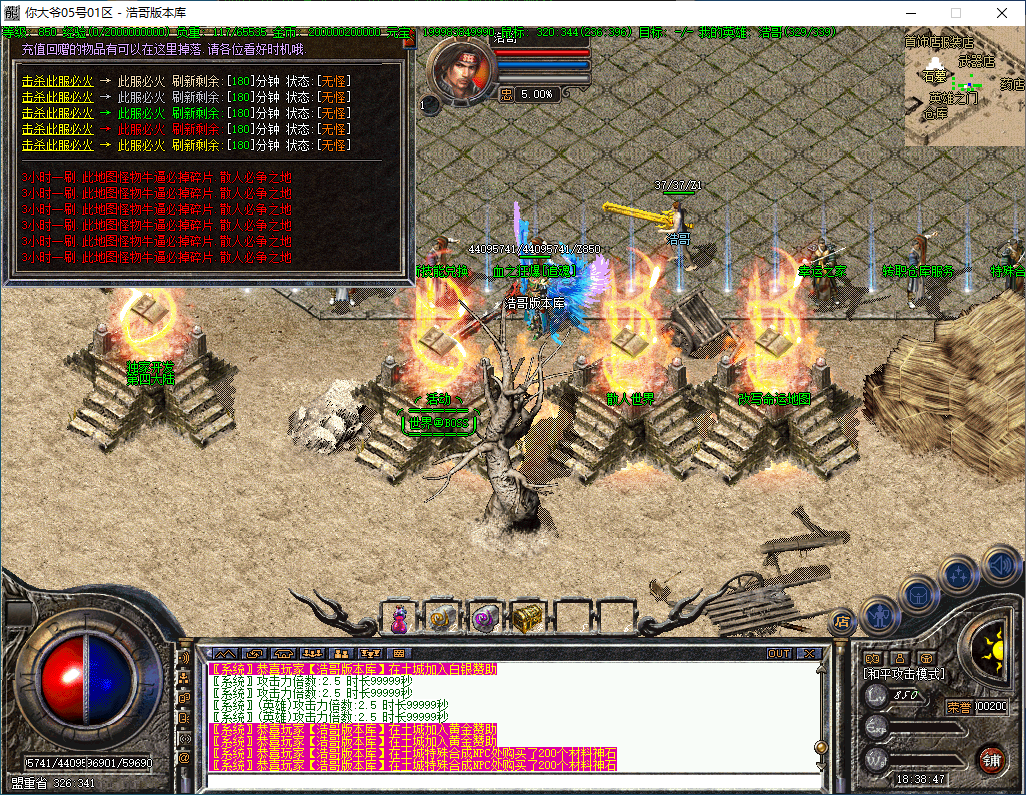Open the shop via the 店 icon
The height and width of the screenshot is (795, 1026).
[842, 621]
